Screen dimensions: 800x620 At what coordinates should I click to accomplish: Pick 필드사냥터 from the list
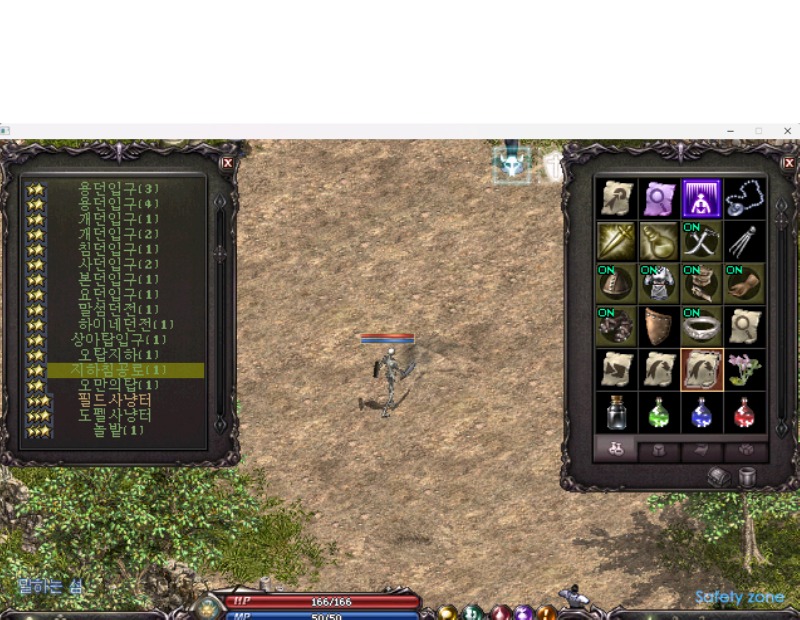(115, 400)
